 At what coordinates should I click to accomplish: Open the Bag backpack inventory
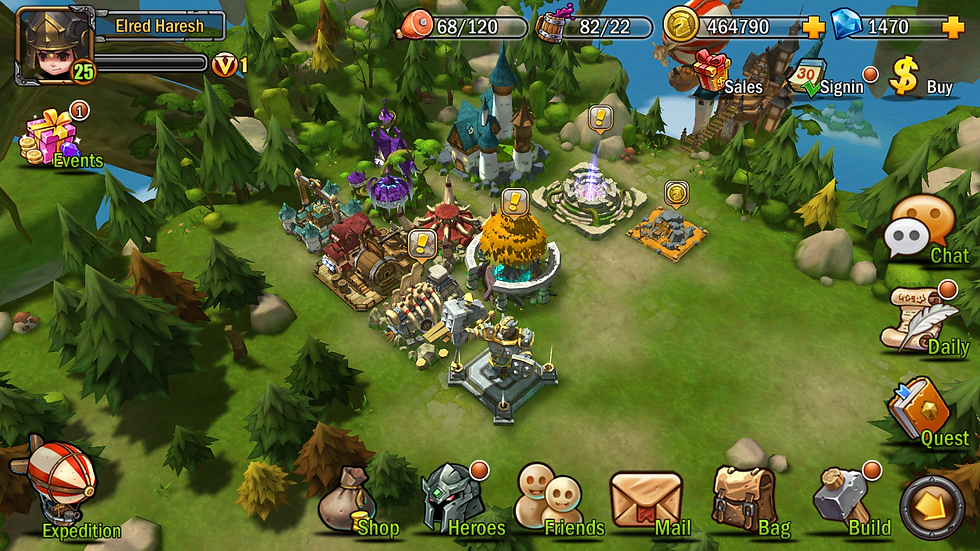pyautogui.click(x=743, y=496)
